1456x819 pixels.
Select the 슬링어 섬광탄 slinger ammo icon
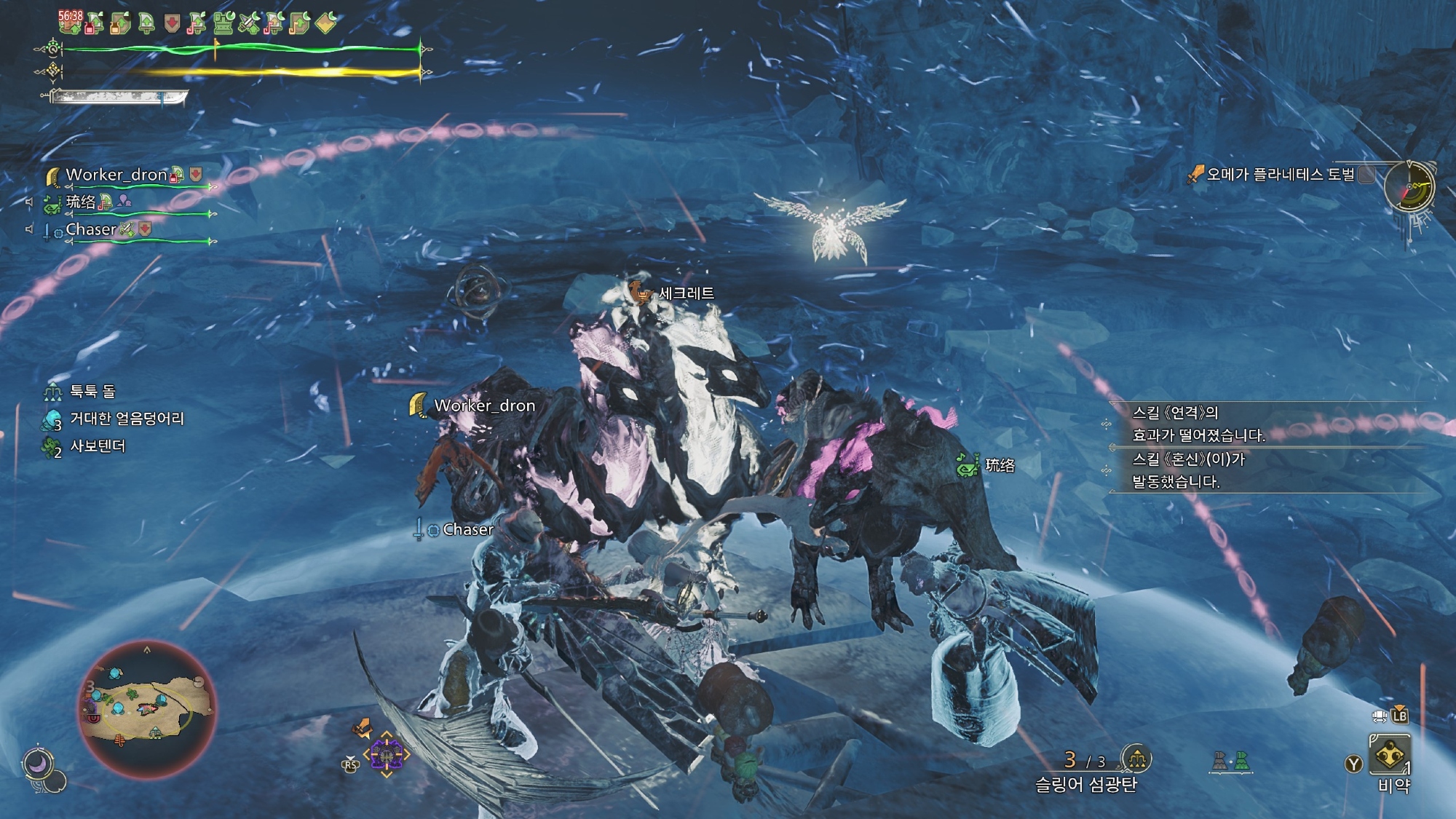(1136, 759)
